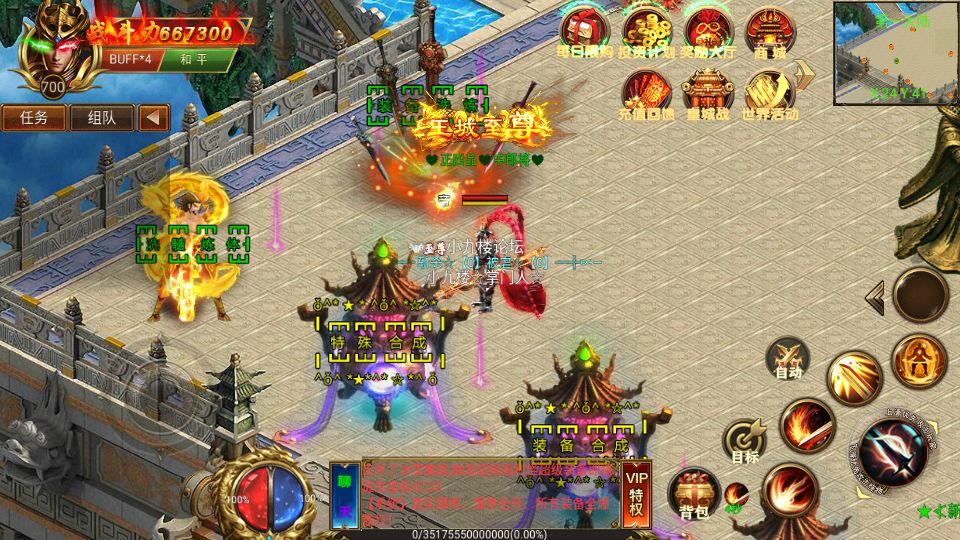
Task: Open 世界活动 world events
Action: pyautogui.click(x=770, y=94)
